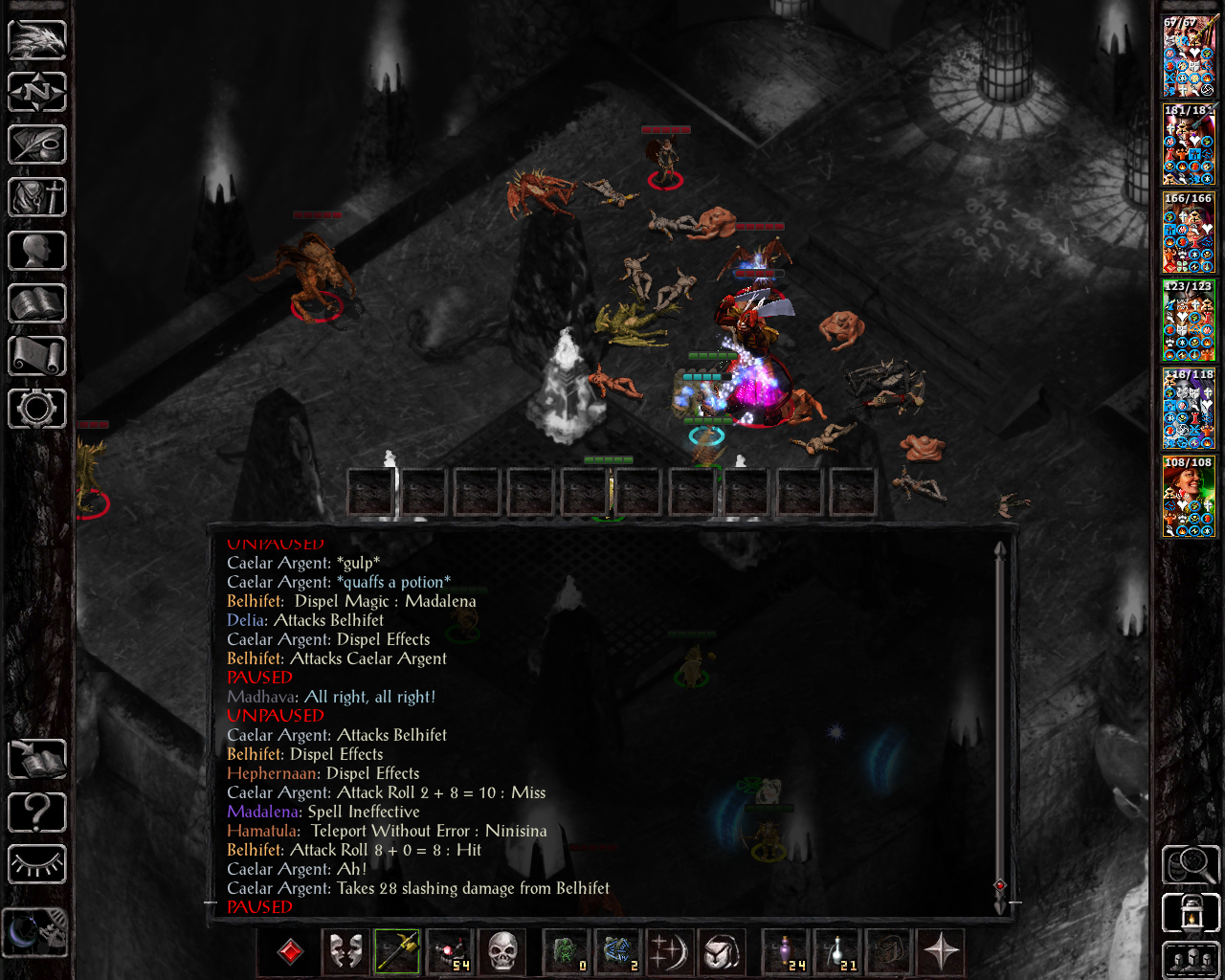The height and width of the screenshot is (980, 1225).
Task: Choose the skull ability icon
Action: click(502, 952)
